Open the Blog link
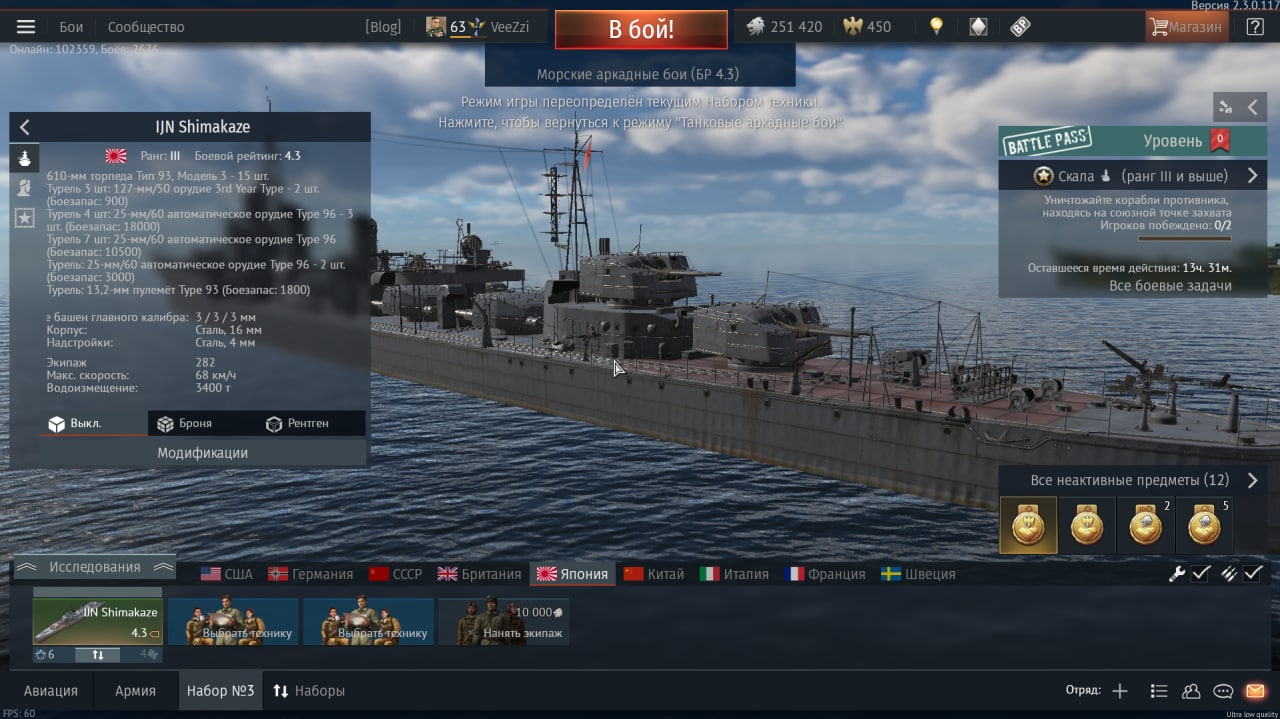Viewport: 1280px width, 719px height. coord(383,27)
